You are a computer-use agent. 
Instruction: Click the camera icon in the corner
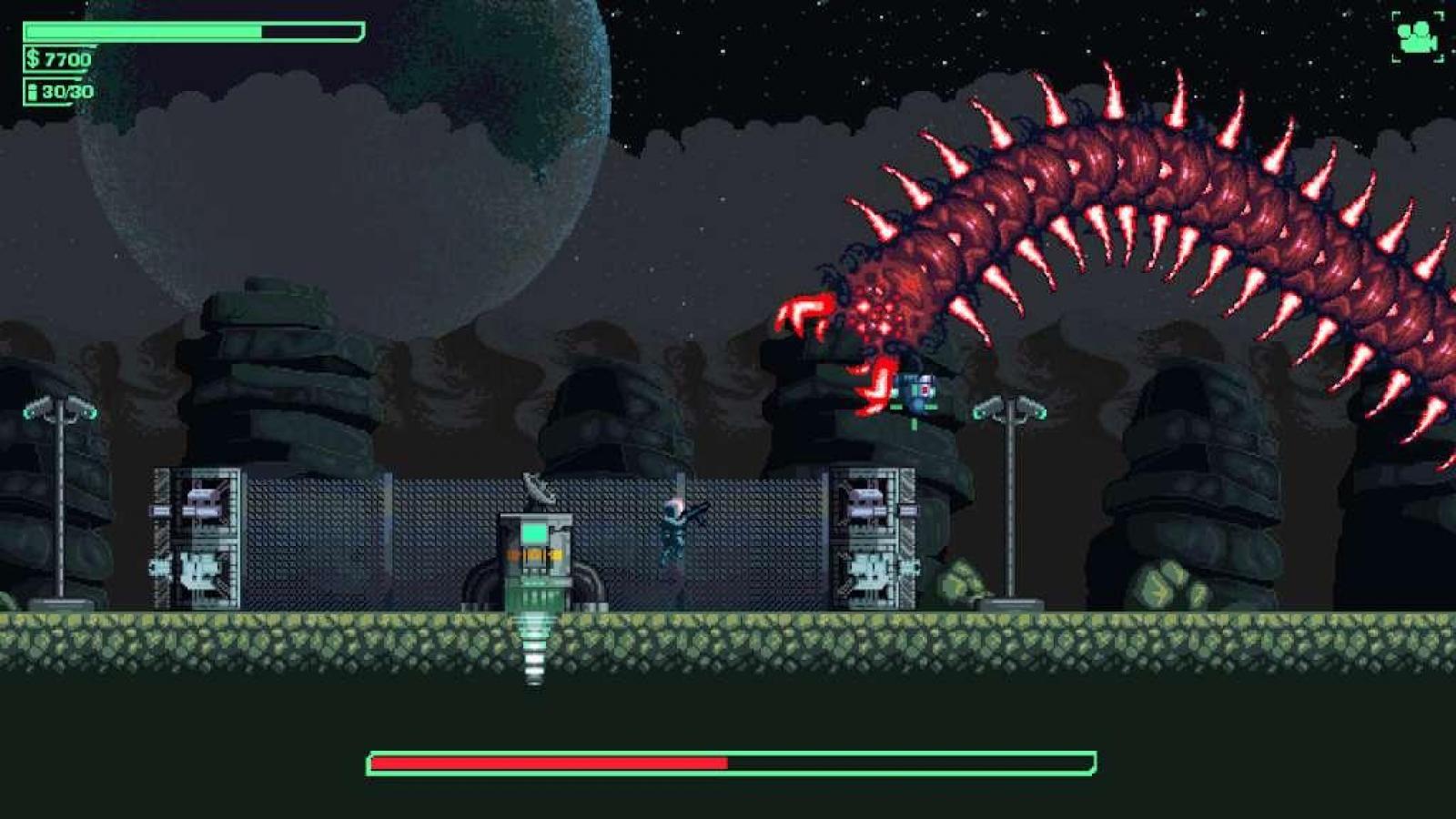[1417, 37]
